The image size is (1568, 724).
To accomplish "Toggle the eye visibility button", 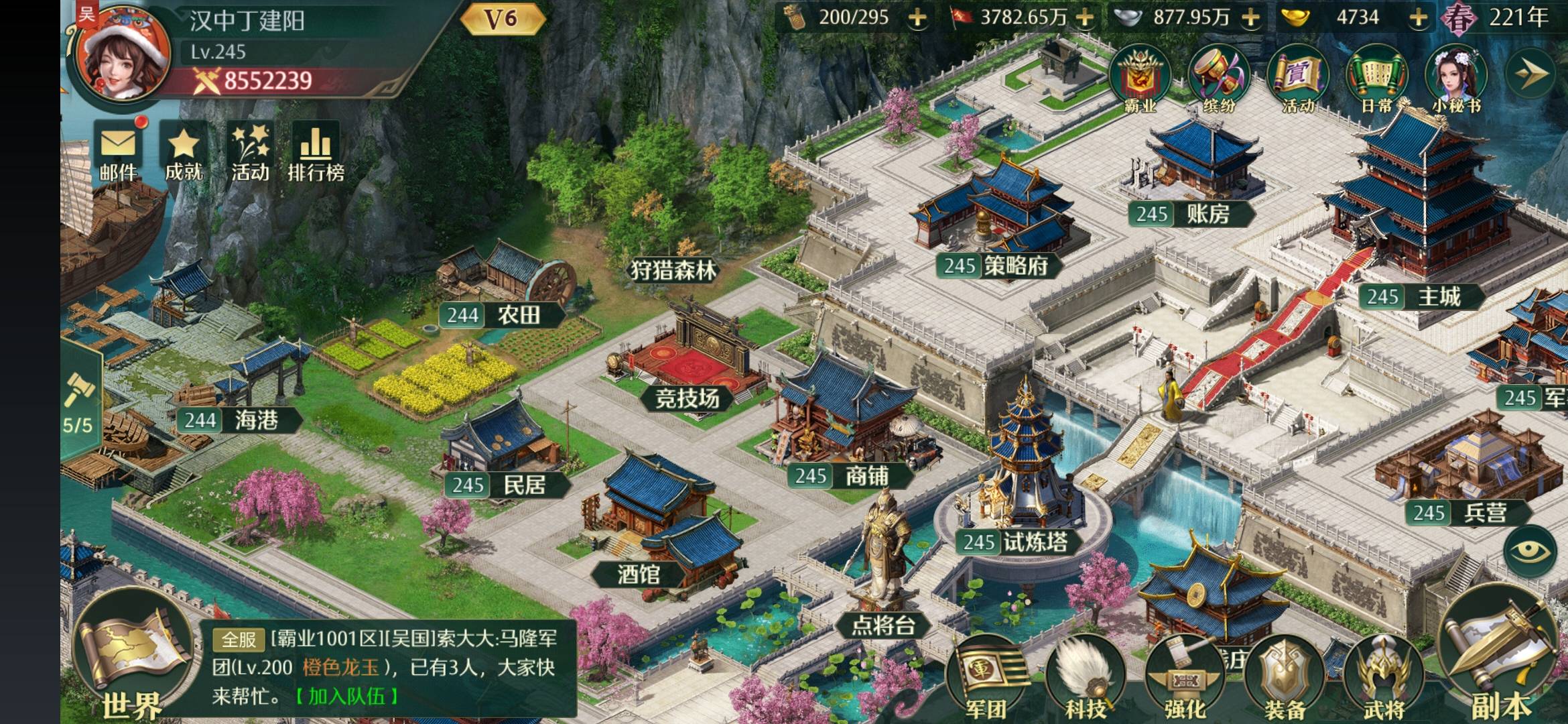I will 1530,552.
